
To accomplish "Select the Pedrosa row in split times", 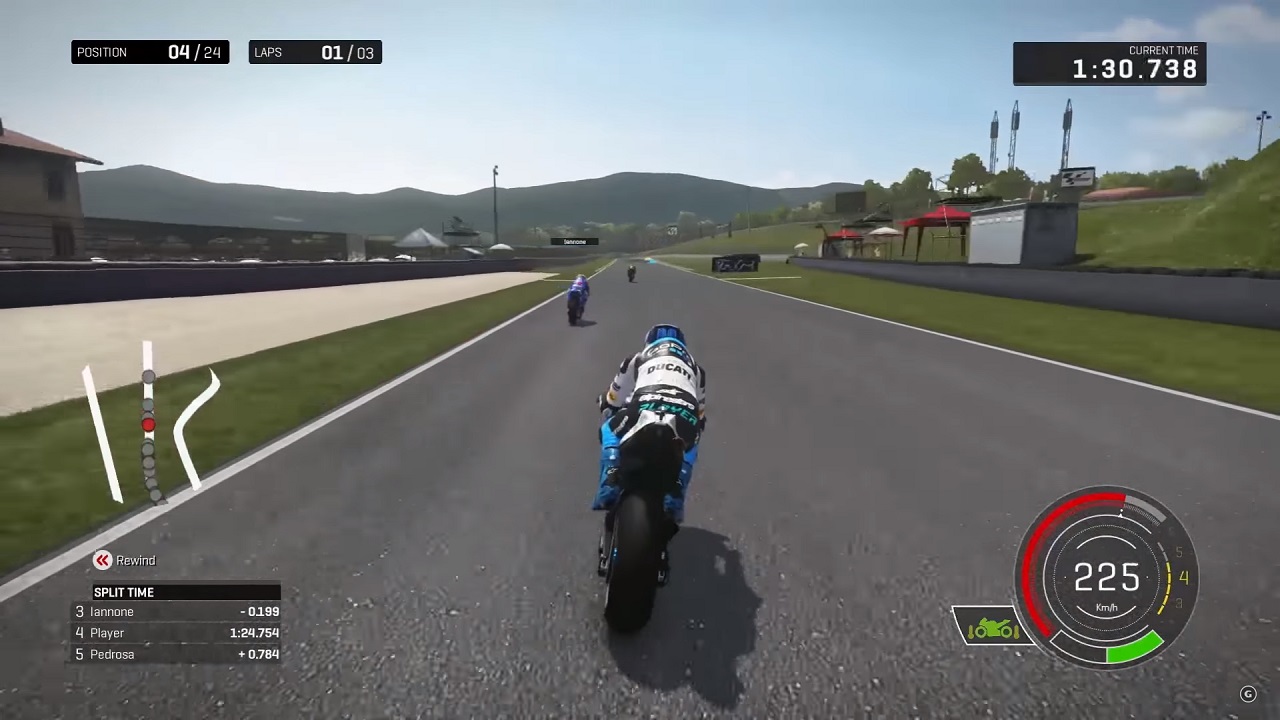I will (177, 655).
